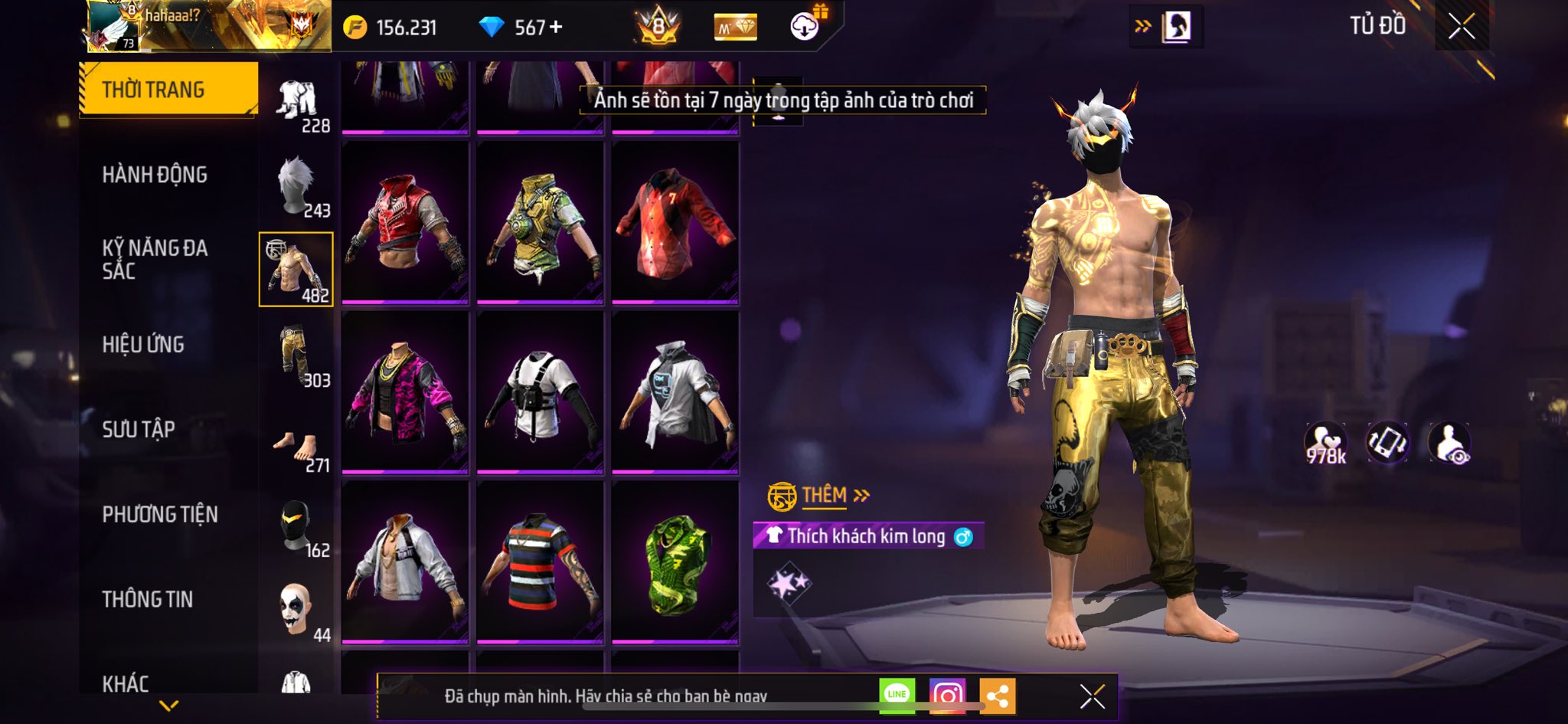Select the Hiệu Ứng menu entry
This screenshot has height=724, width=1568.
(143, 345)
